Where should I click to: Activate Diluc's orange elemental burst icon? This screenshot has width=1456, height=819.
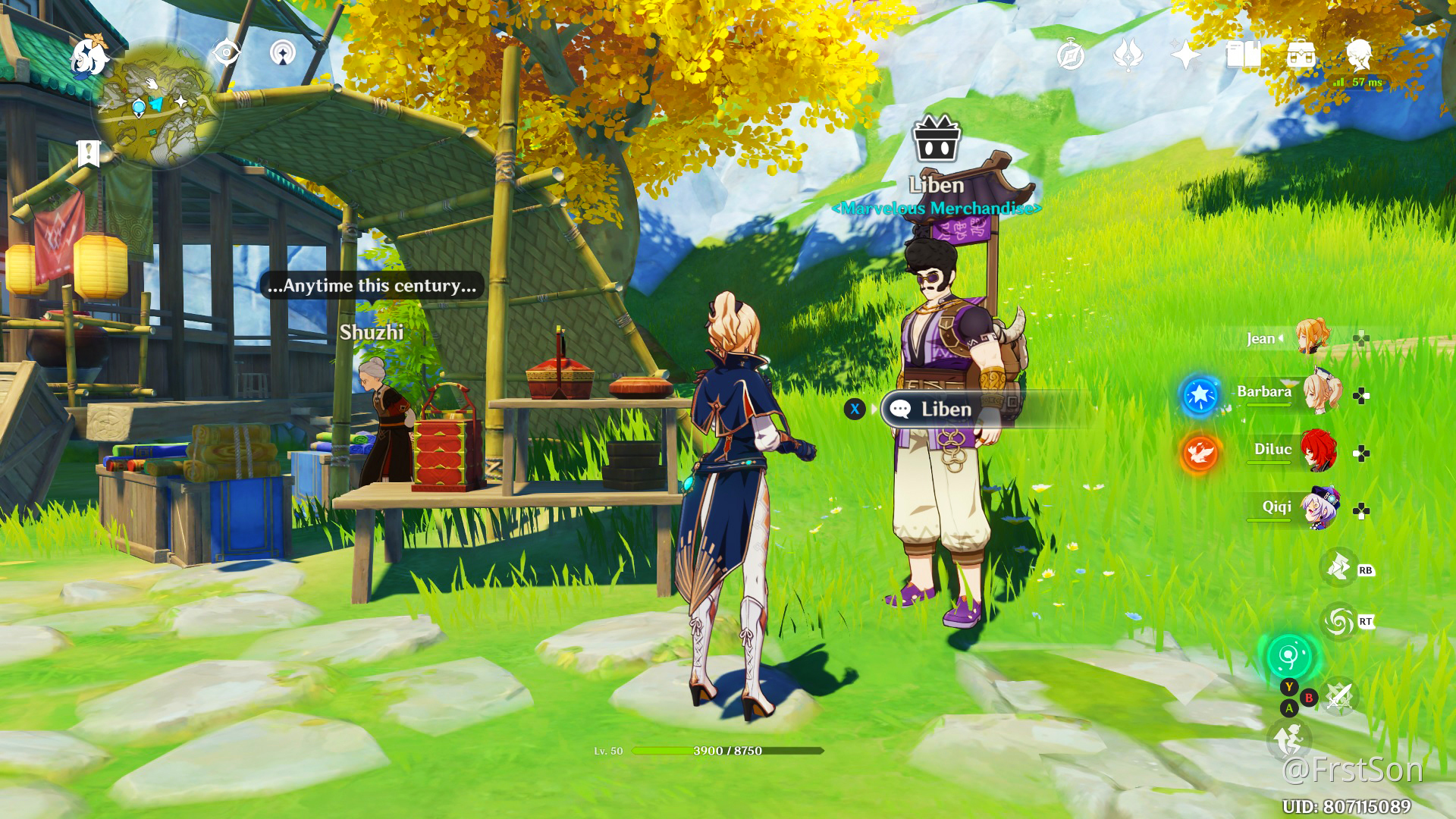[x=1200, y=453]
